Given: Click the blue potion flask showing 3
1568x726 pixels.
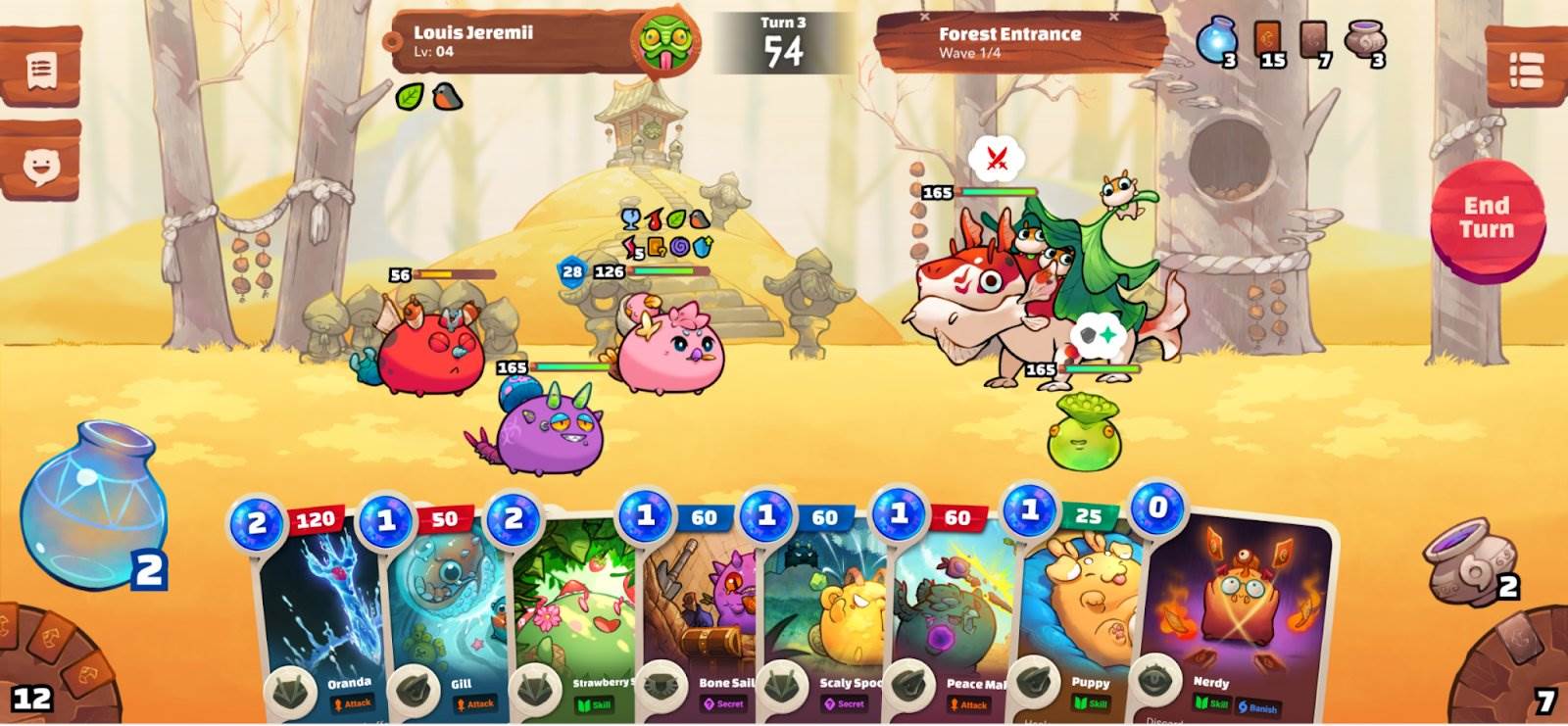Looking at the screenshot, I should point(1218,41).
